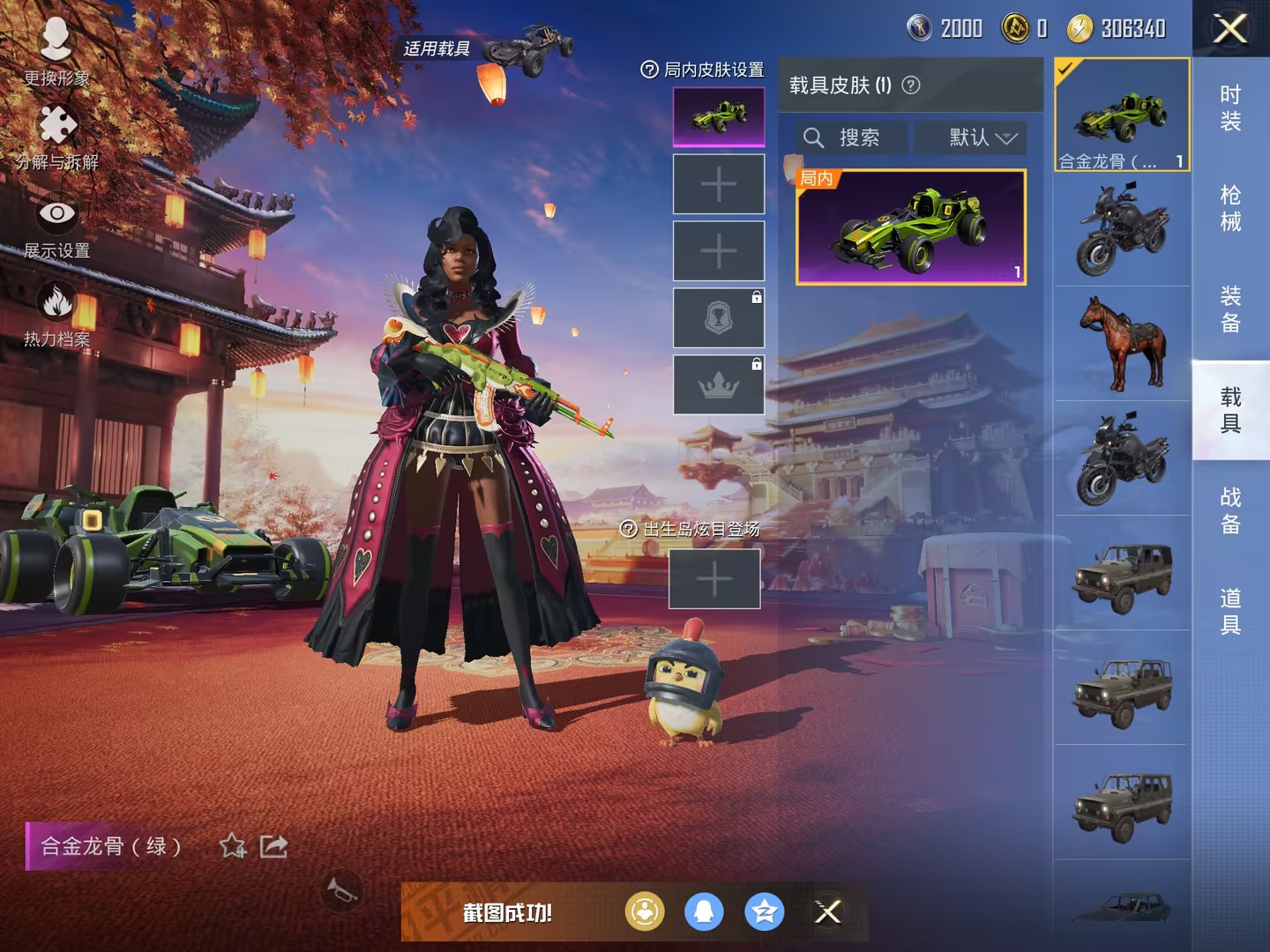Open the 道具 items tab
Screen dimensions: 1270x952
coord(1230,611)
